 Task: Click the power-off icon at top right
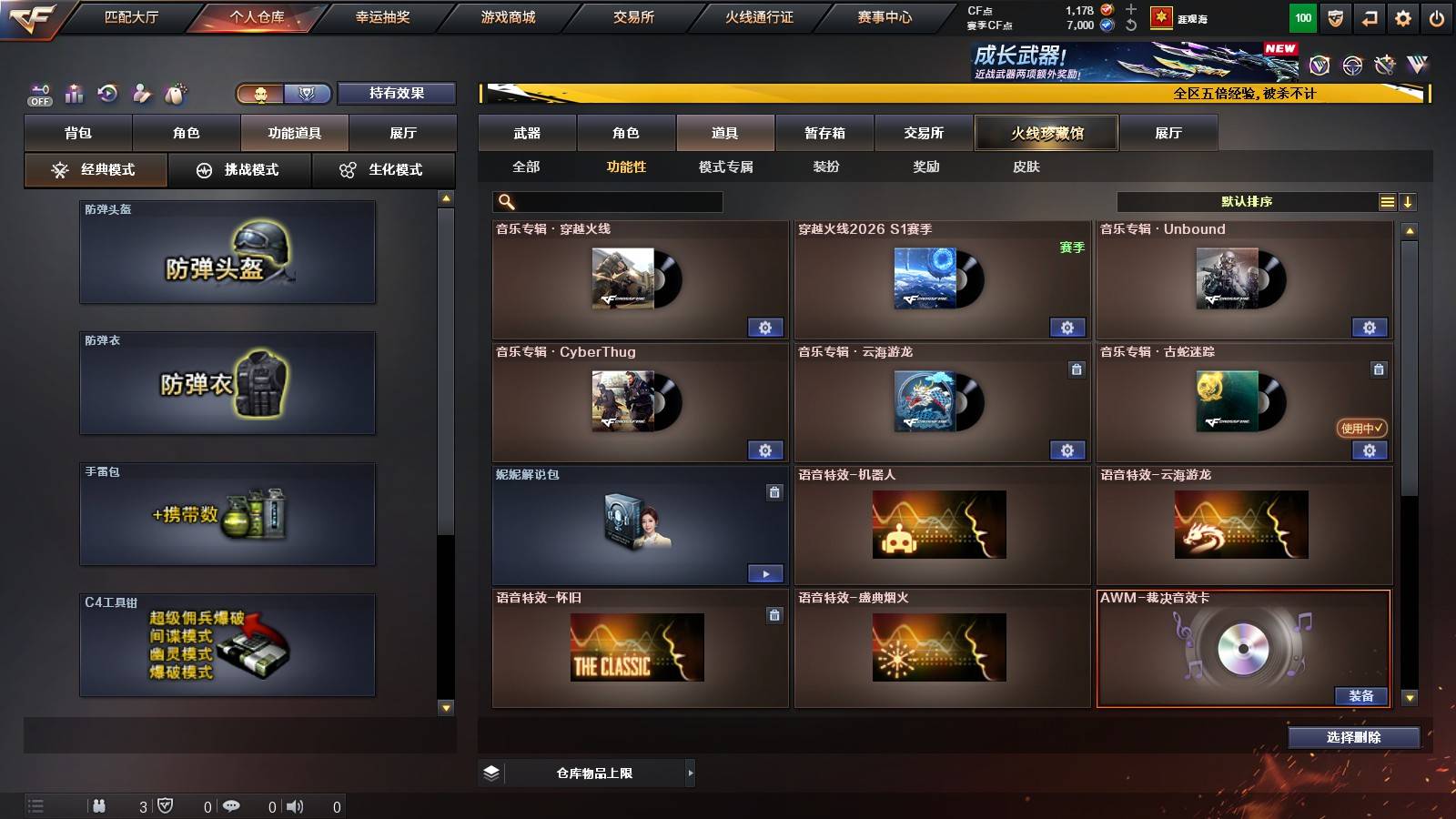pos(1438,17)
